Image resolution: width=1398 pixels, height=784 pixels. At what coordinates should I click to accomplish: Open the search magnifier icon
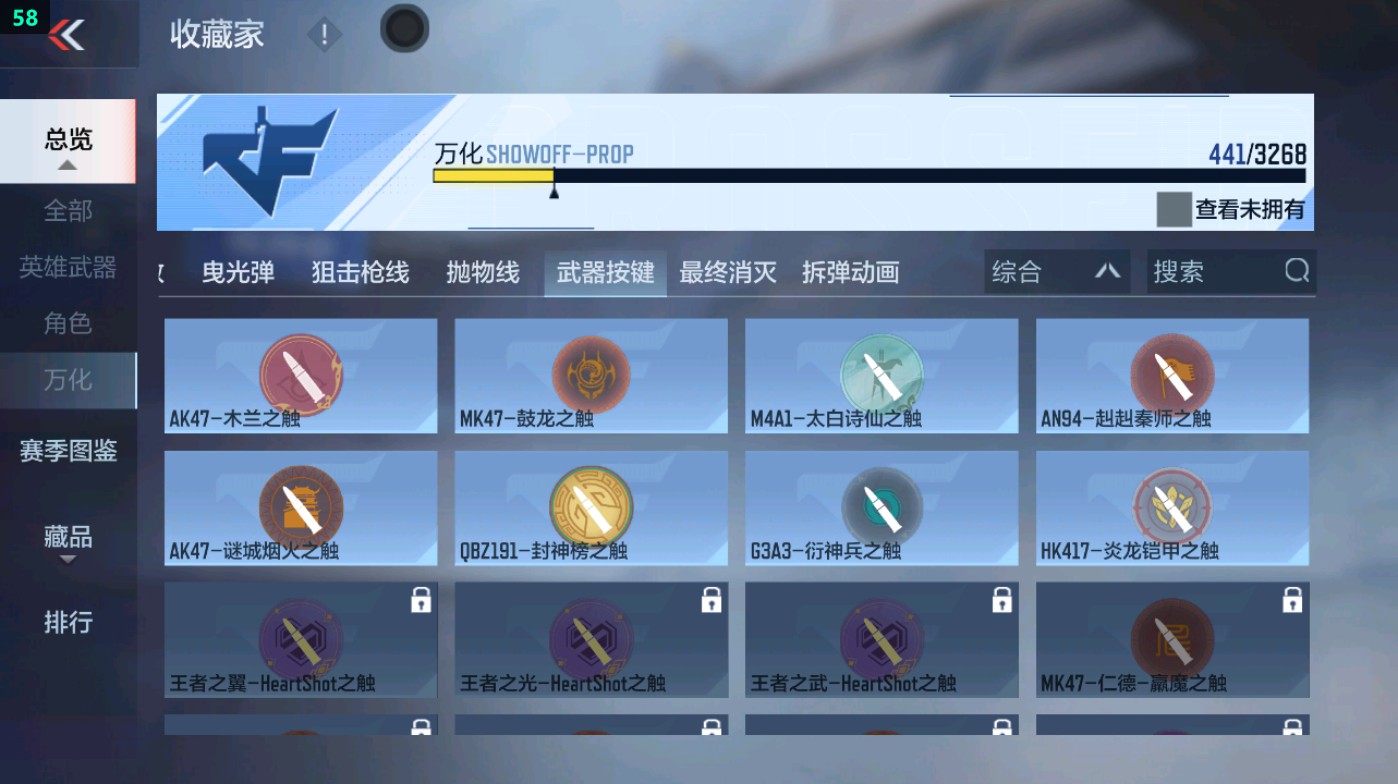(x=1297, y=271)
